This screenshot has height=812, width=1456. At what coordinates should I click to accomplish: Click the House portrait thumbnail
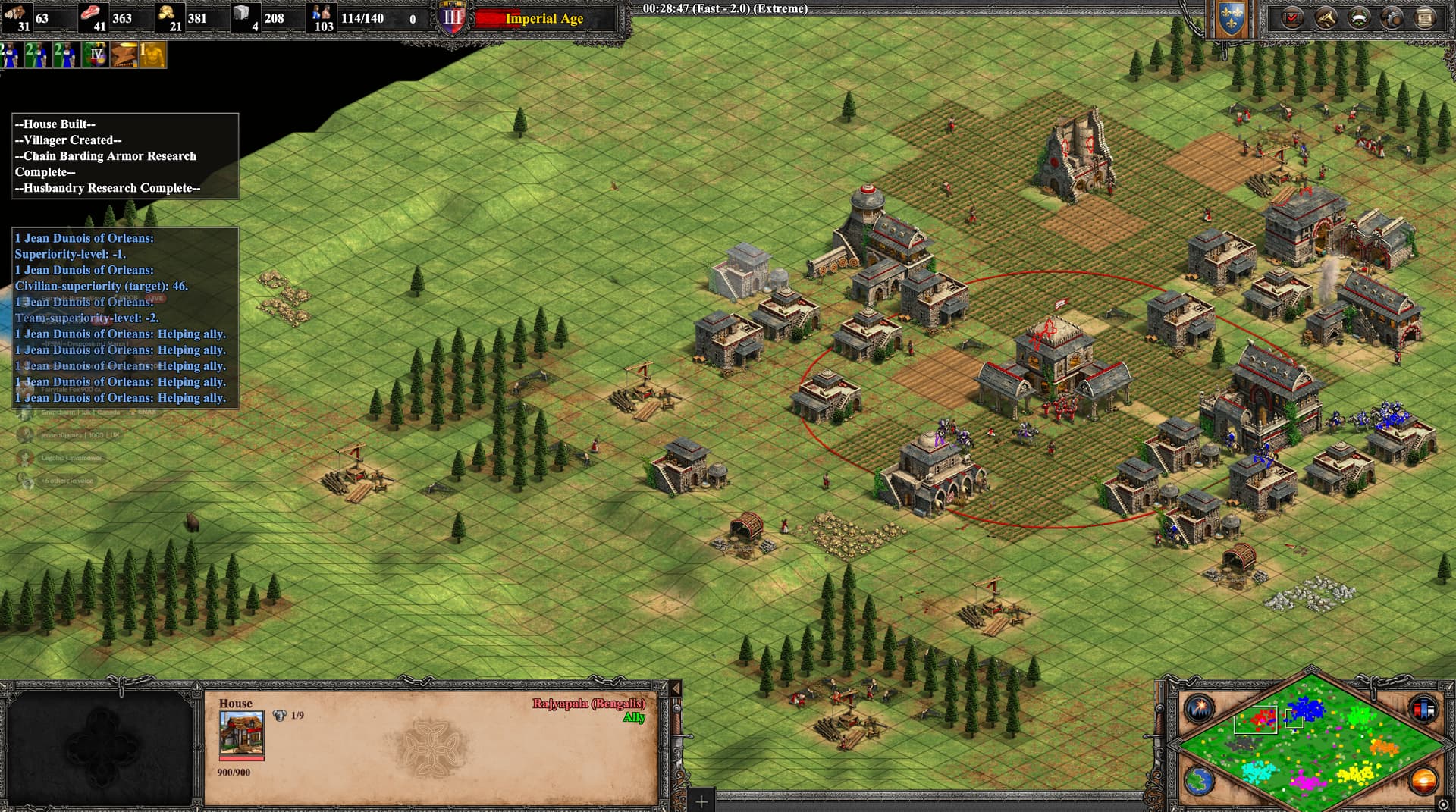click(241, 732)
